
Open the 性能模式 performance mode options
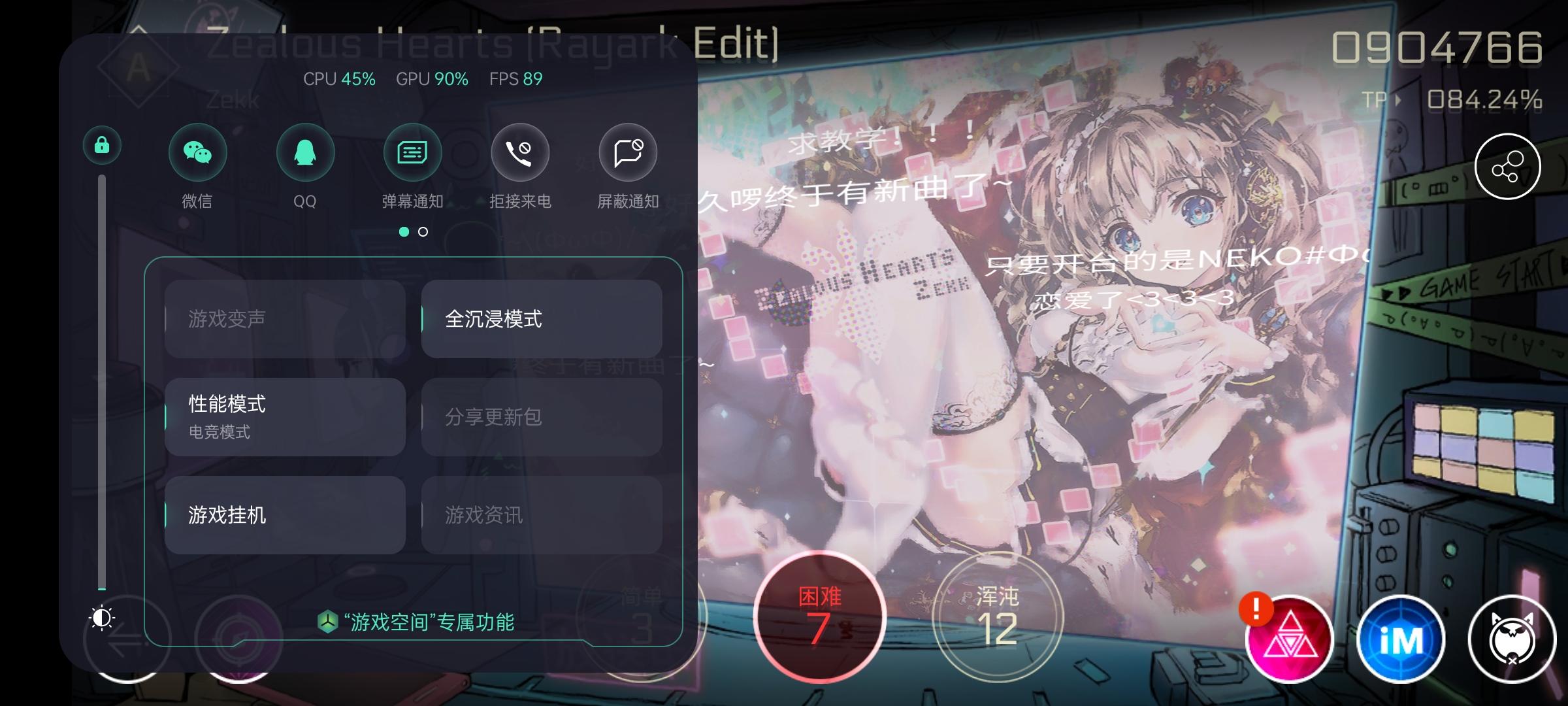coord(284,418)
